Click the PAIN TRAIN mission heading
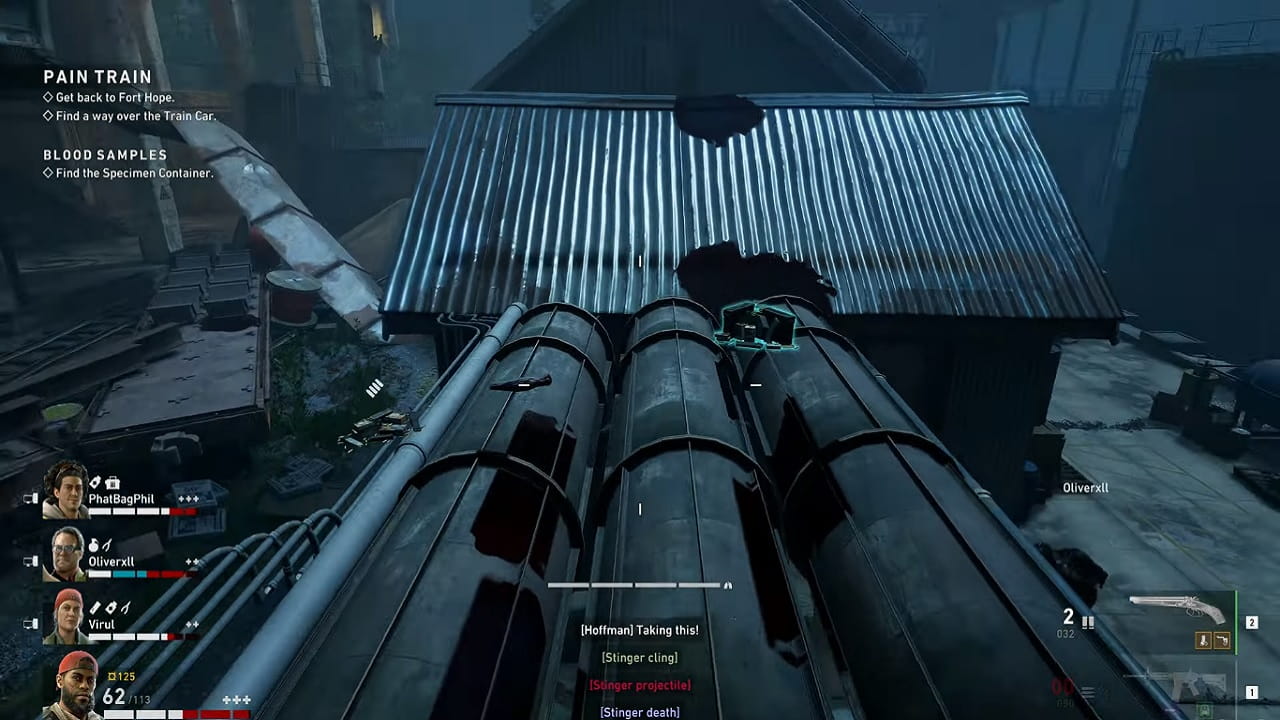Viewport: 1280px width, 720px height. coord(95,76)
